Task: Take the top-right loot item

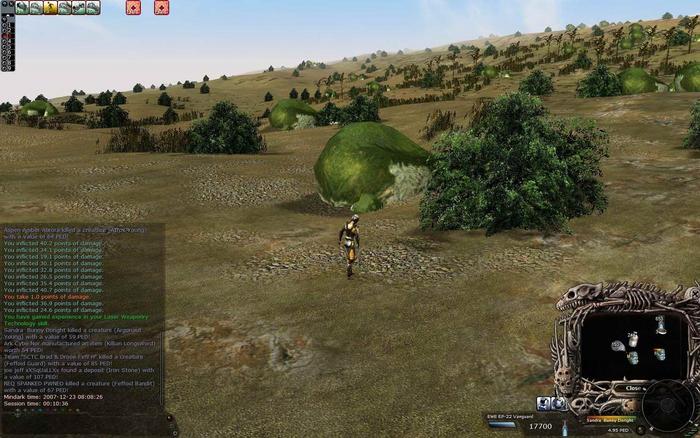Action: tap(660, 323)
